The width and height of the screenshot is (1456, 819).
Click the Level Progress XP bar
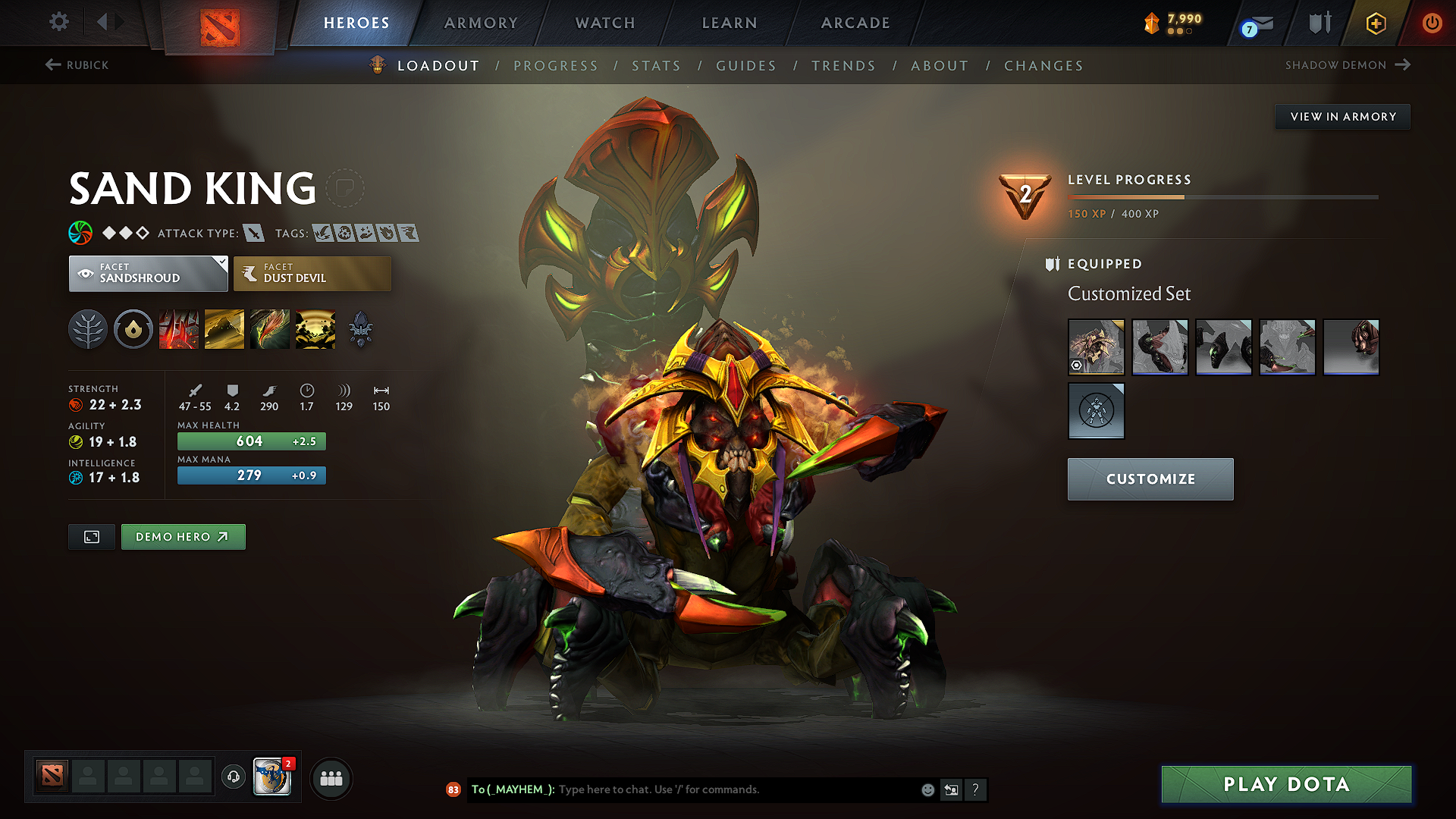(x=1222, y=196)
